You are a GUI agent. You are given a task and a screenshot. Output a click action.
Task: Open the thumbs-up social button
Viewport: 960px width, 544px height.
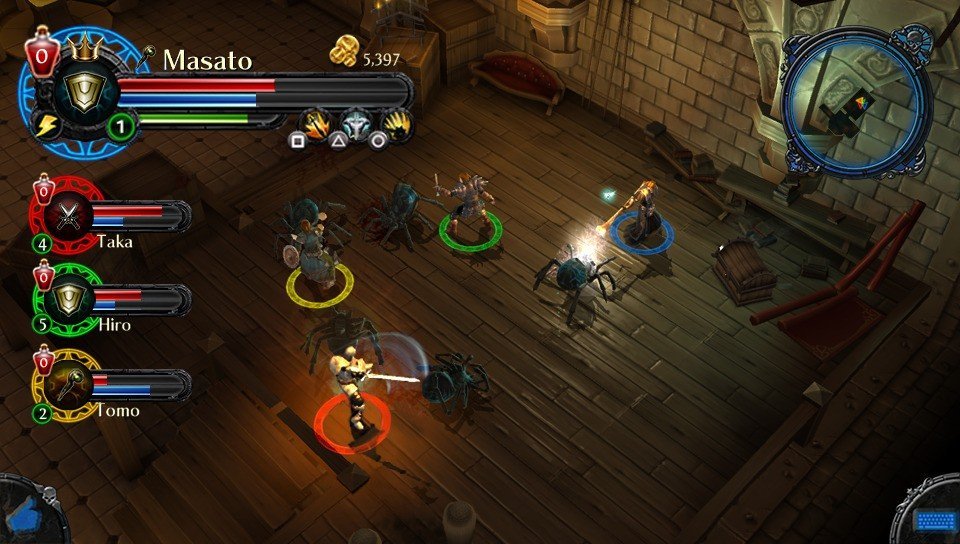click(x=26, y=509)
